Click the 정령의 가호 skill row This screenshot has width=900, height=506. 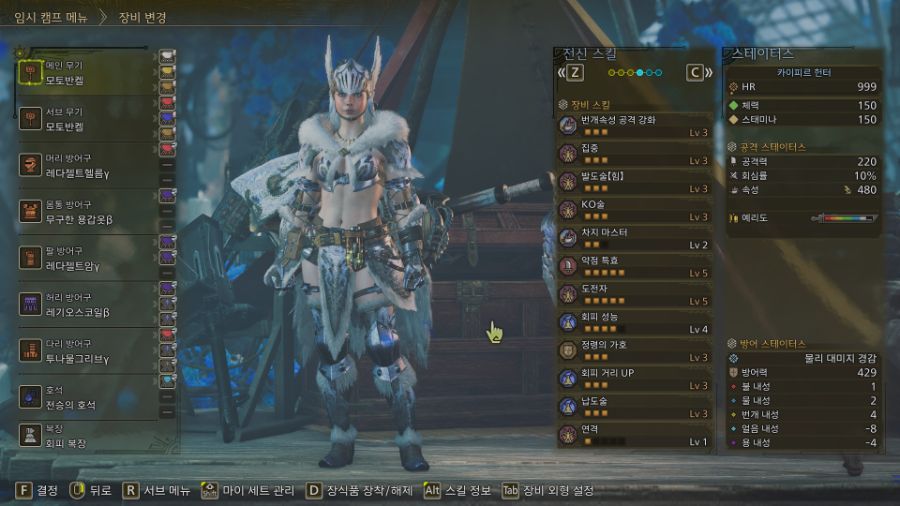[635, 350]
